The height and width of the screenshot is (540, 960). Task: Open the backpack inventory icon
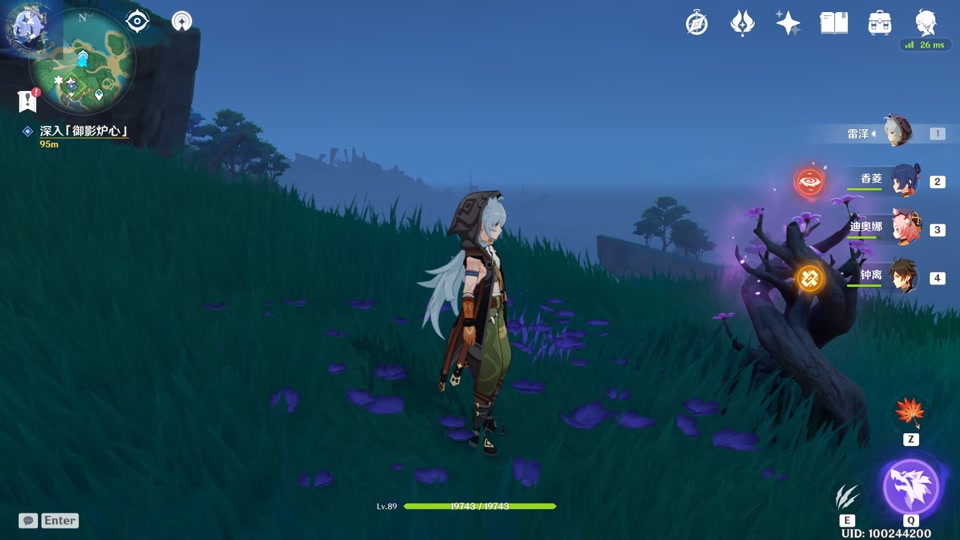(x=880, y=23)
